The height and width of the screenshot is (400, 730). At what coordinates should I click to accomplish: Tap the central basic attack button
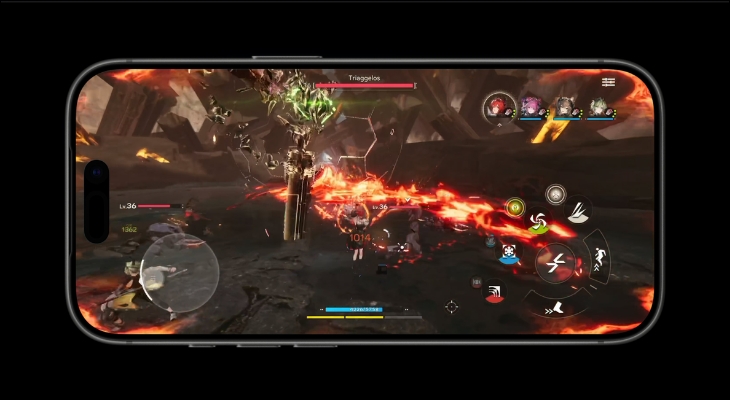(554, 264)
